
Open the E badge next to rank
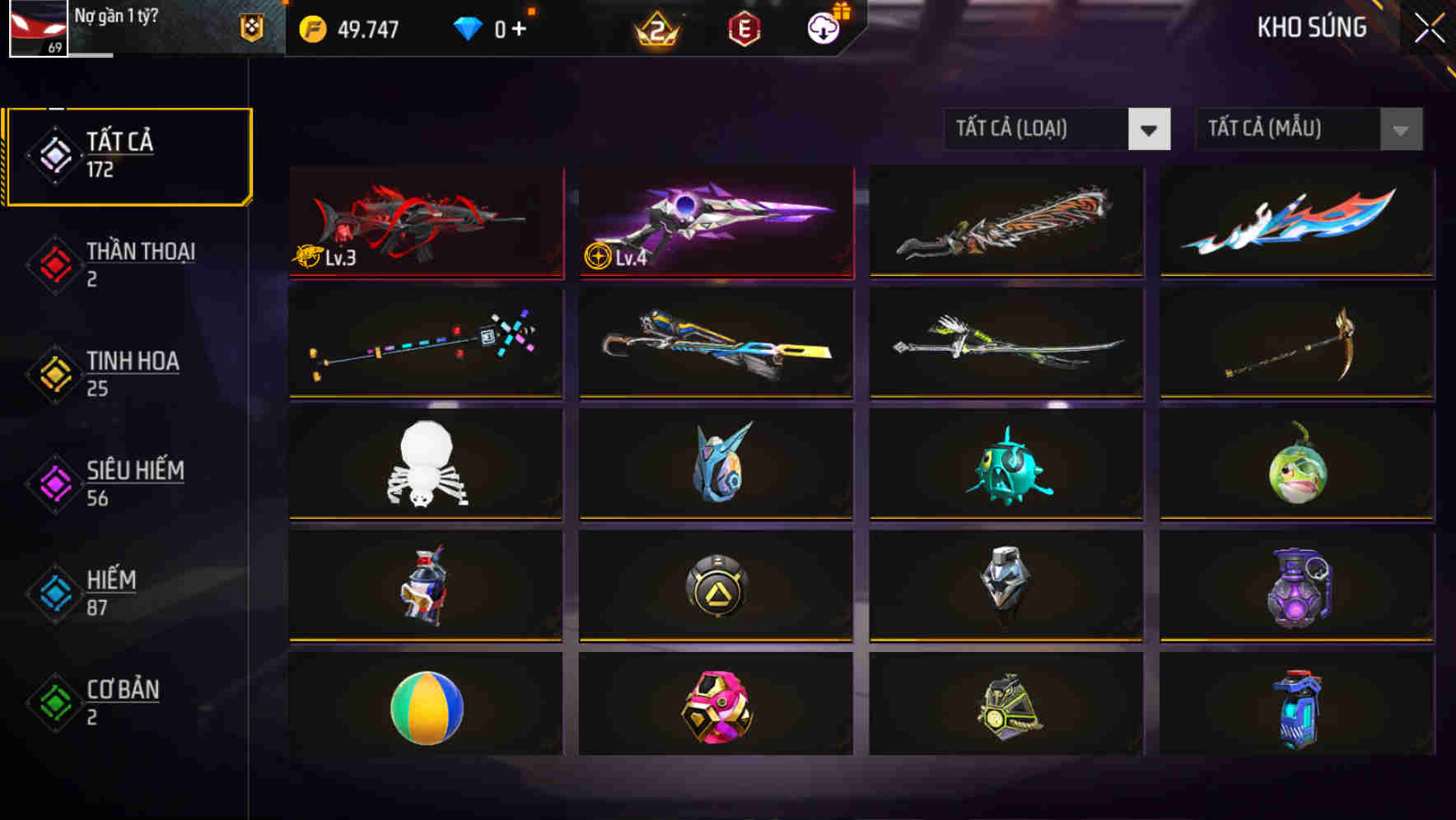click(x=742, y=28)
